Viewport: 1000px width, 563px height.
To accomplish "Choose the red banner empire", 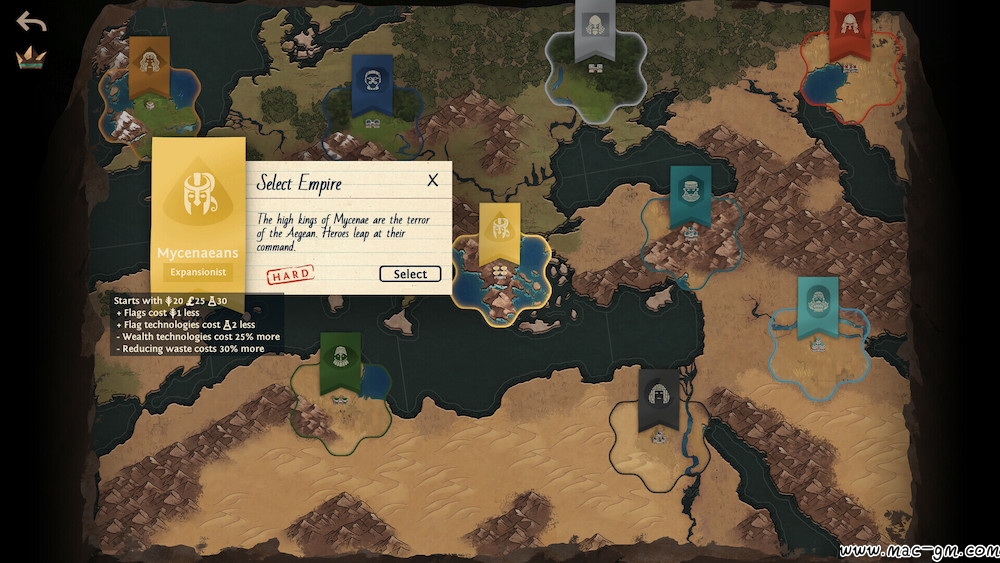I will pyautogui.click(x=849, y=27).
